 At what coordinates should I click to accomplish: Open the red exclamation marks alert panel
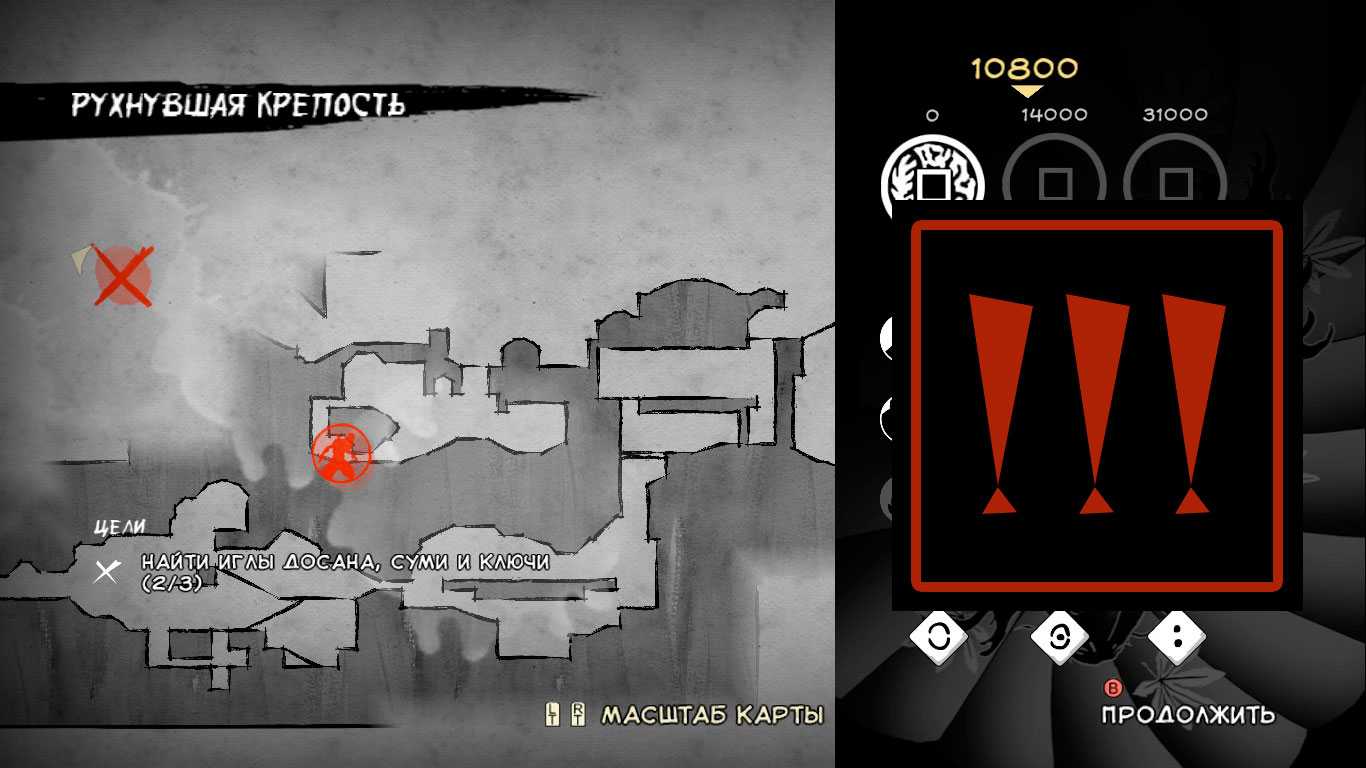click(x=1096, y=405)
